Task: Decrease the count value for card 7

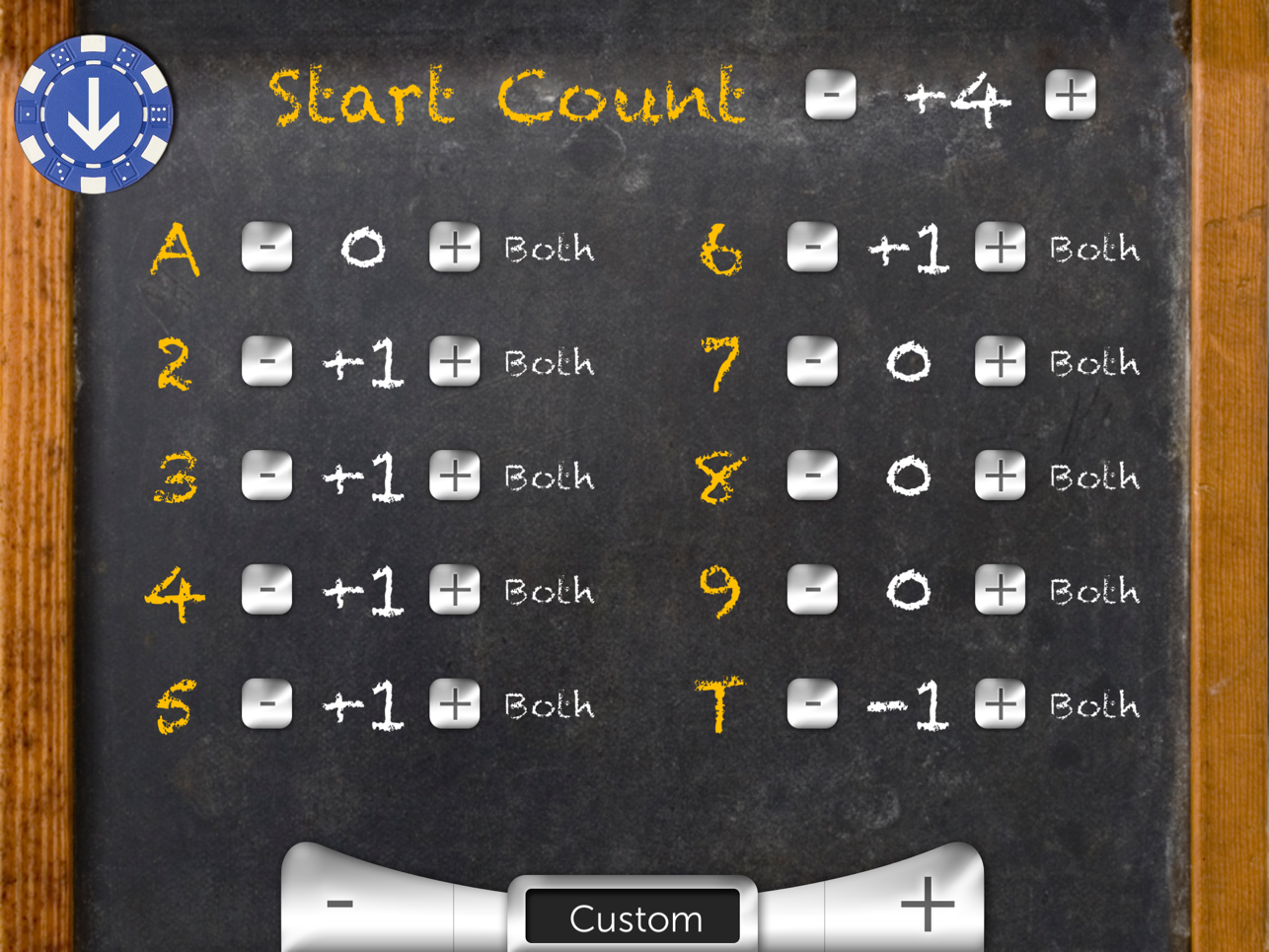Action: (812, 361)
